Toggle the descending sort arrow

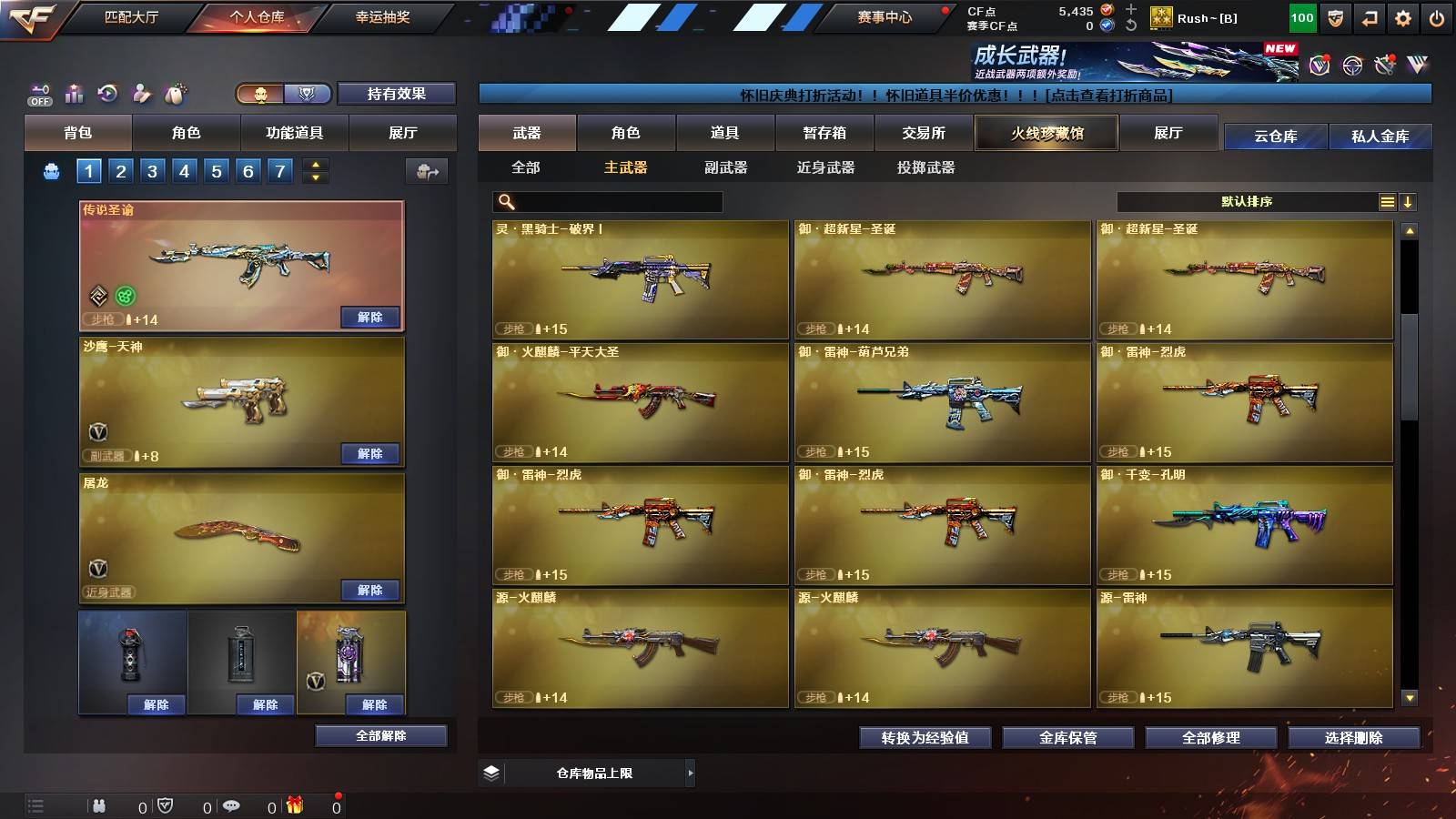click(1409, 201)
